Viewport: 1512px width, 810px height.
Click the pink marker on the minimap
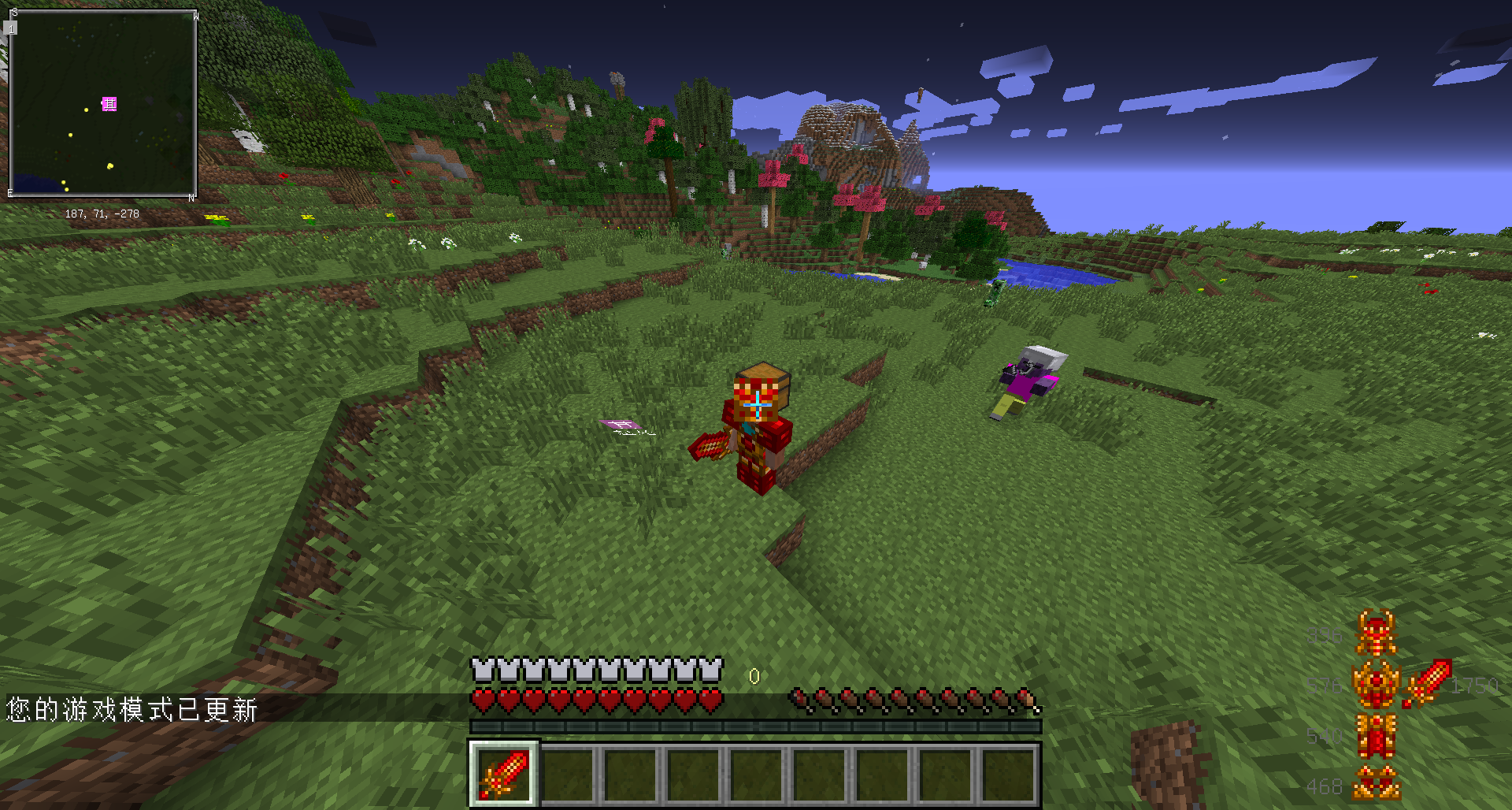[x=109, y=104]
